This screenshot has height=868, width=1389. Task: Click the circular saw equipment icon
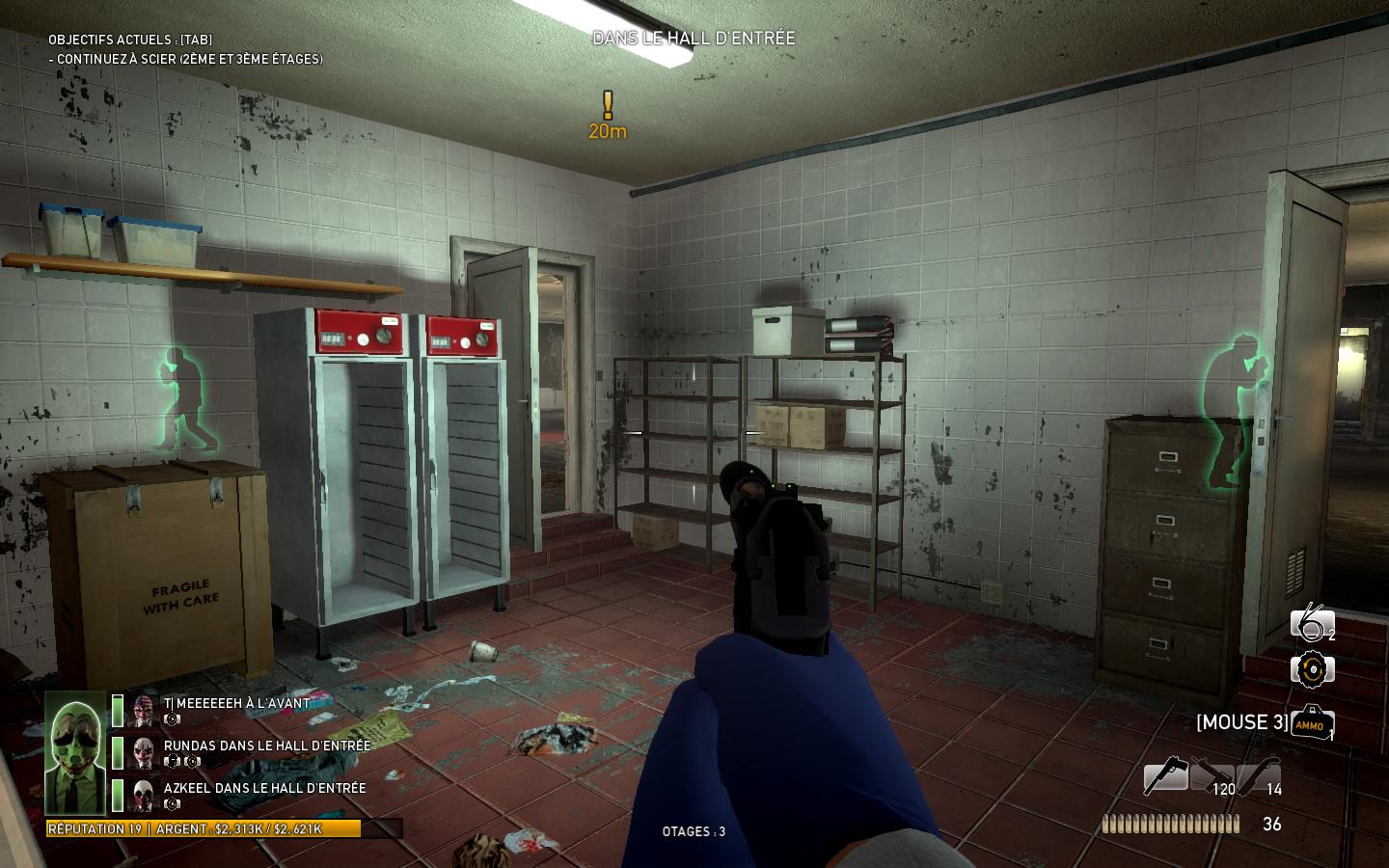click(x=1312, y=669)
